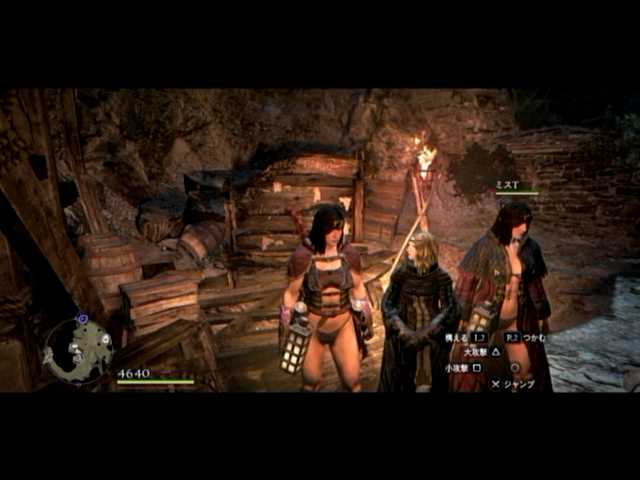Open the circular minimap
This screenshot has height=480, width=640.
pos(79,349)
